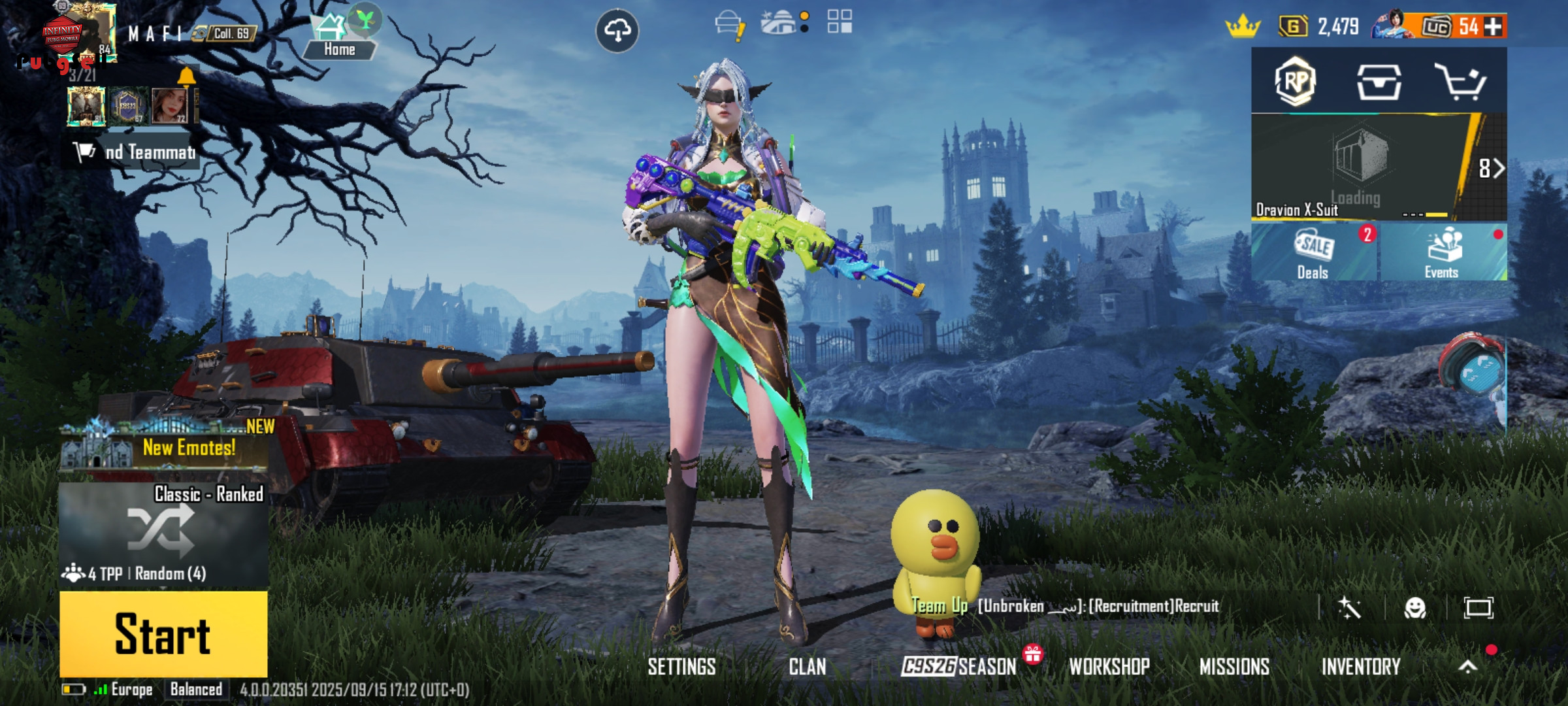Open the New Emotes! banner
The height and width of the screenshot is (706, 1568).
165,447
